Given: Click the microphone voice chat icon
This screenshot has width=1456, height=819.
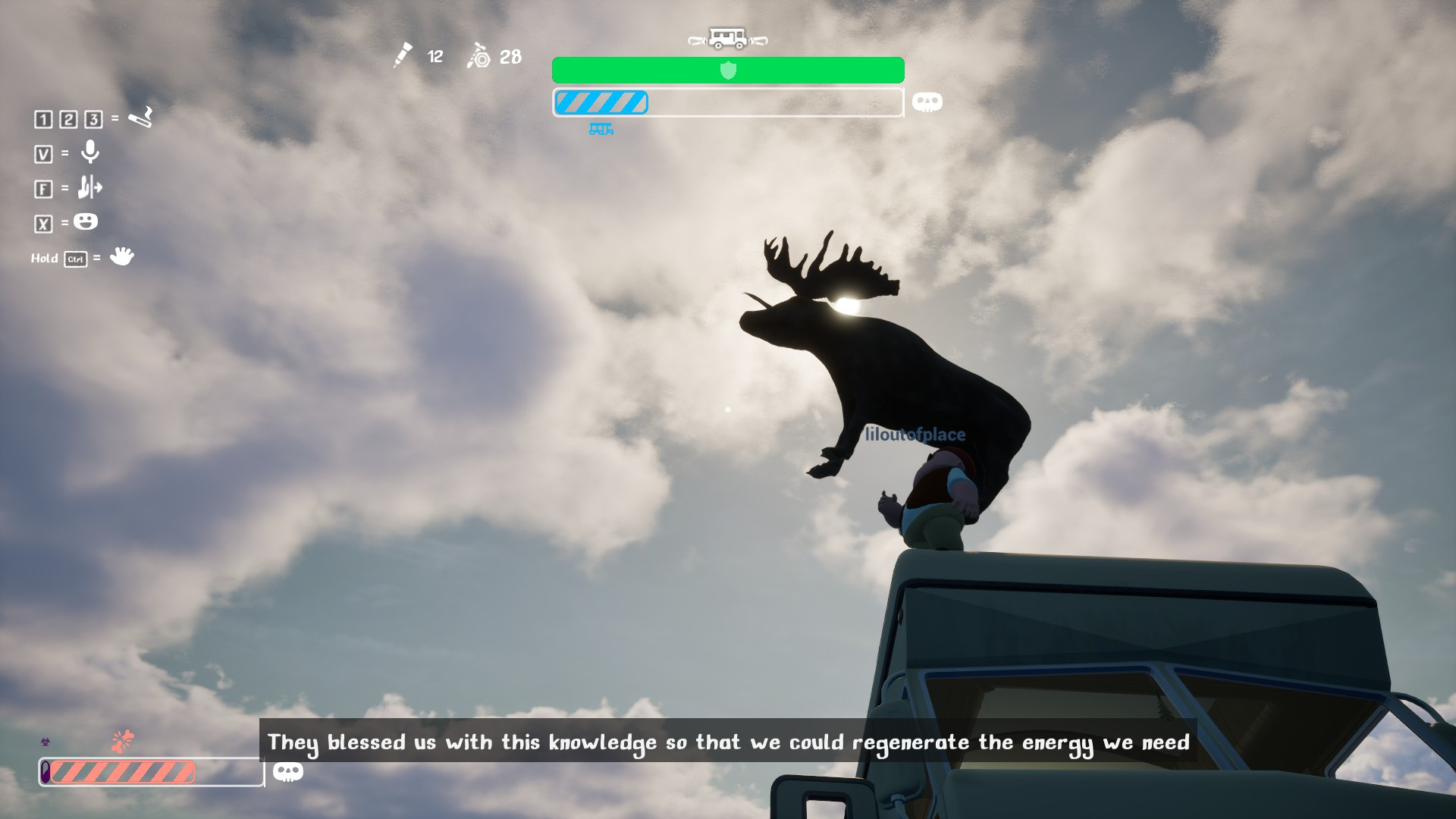Looking at the screenshot, I should coord(90,152).
